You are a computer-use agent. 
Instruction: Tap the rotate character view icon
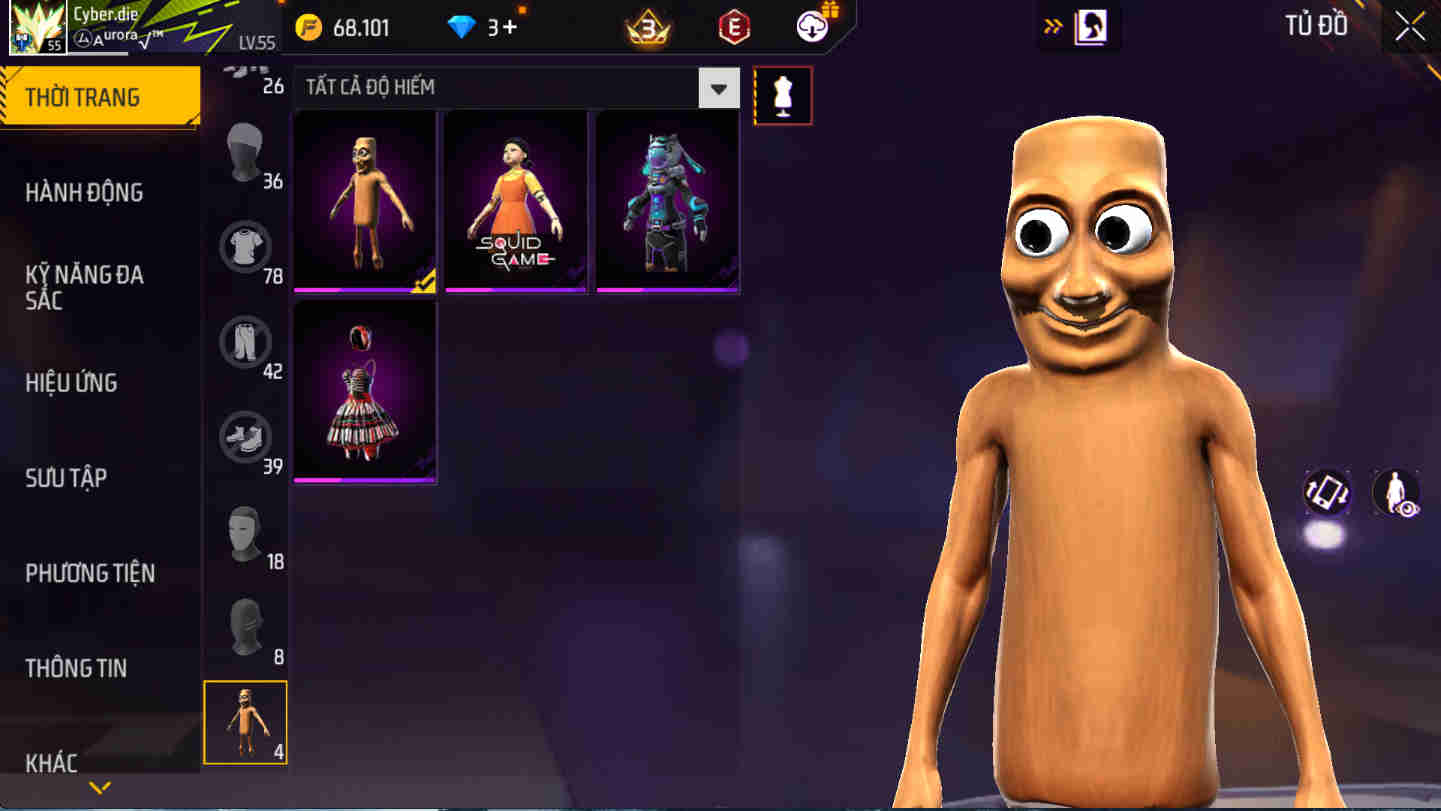(1328, 492)
